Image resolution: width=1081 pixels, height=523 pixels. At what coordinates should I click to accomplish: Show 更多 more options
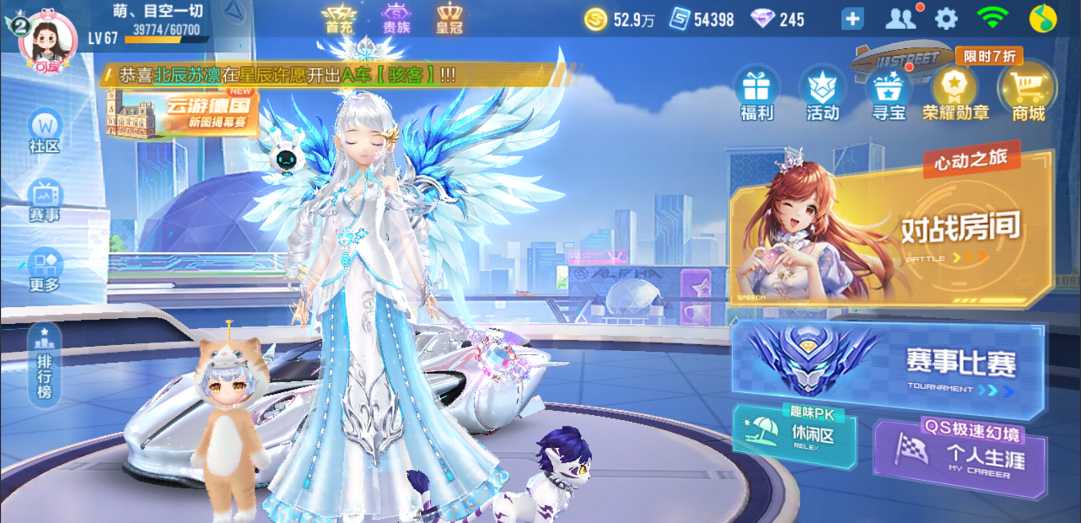click(x=45, y=270)
